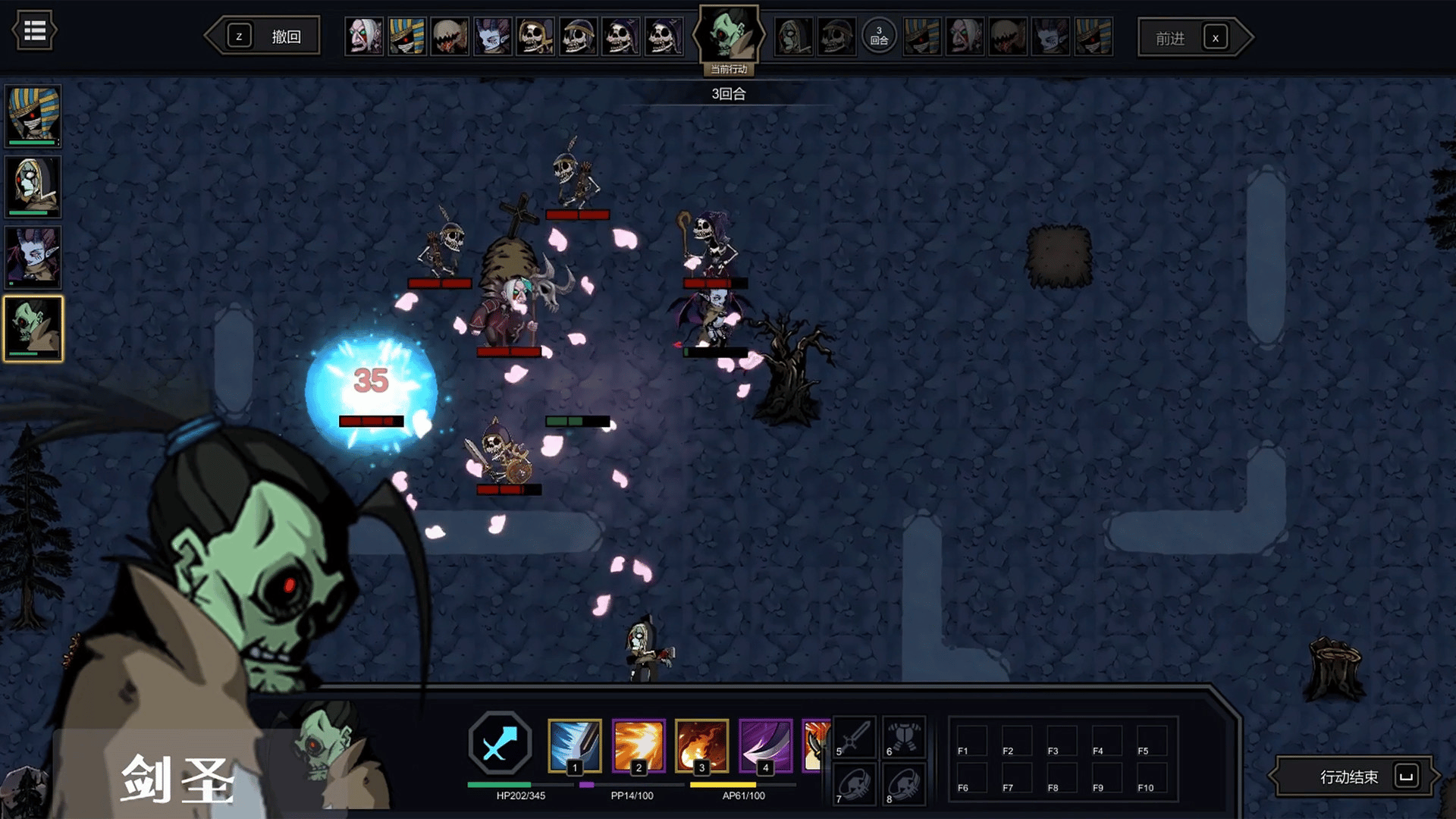Viewport: 1456px width, 819px height.
Task: Select the hooded one-eyed party portrait
Action: 33,186
